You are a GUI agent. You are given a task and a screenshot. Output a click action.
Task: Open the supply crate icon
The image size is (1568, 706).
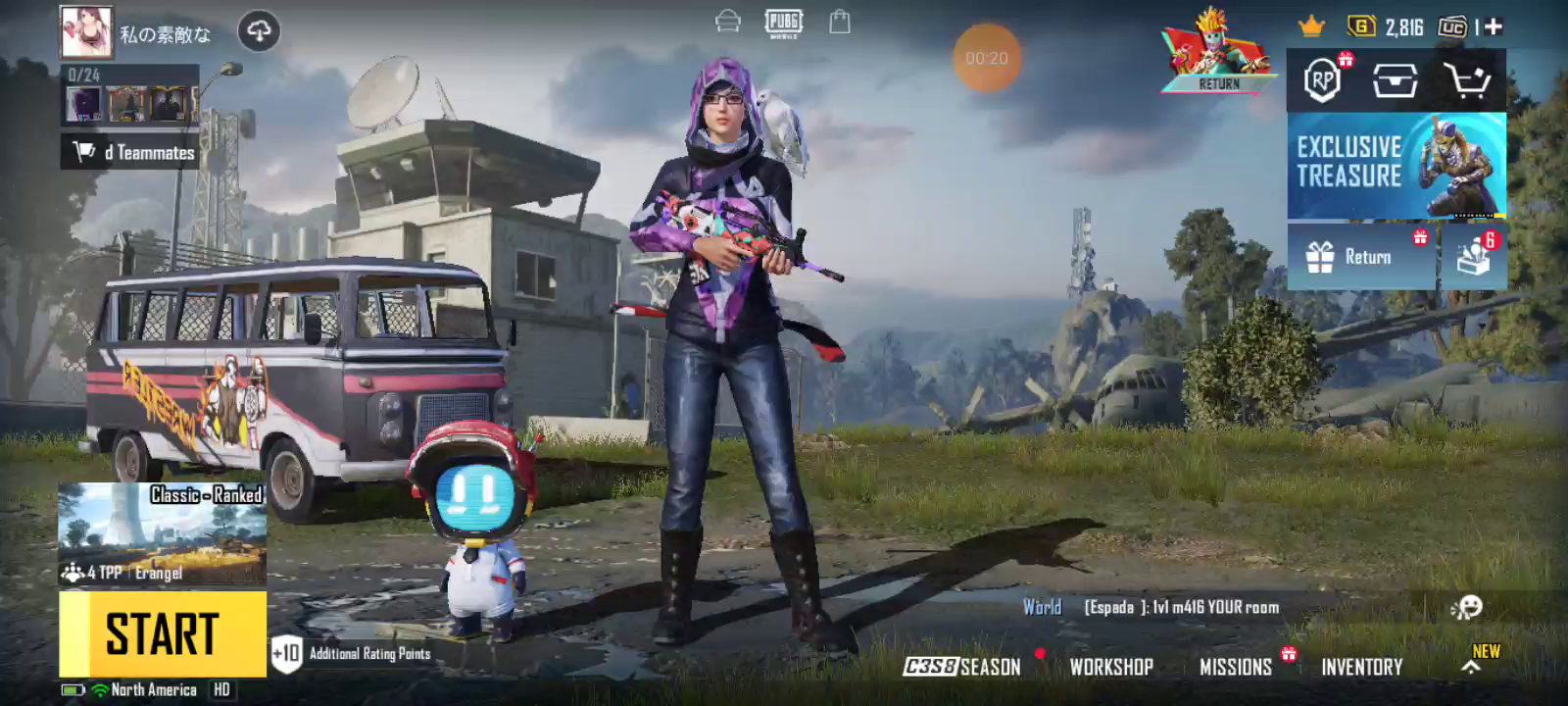tap(1395, 80)
